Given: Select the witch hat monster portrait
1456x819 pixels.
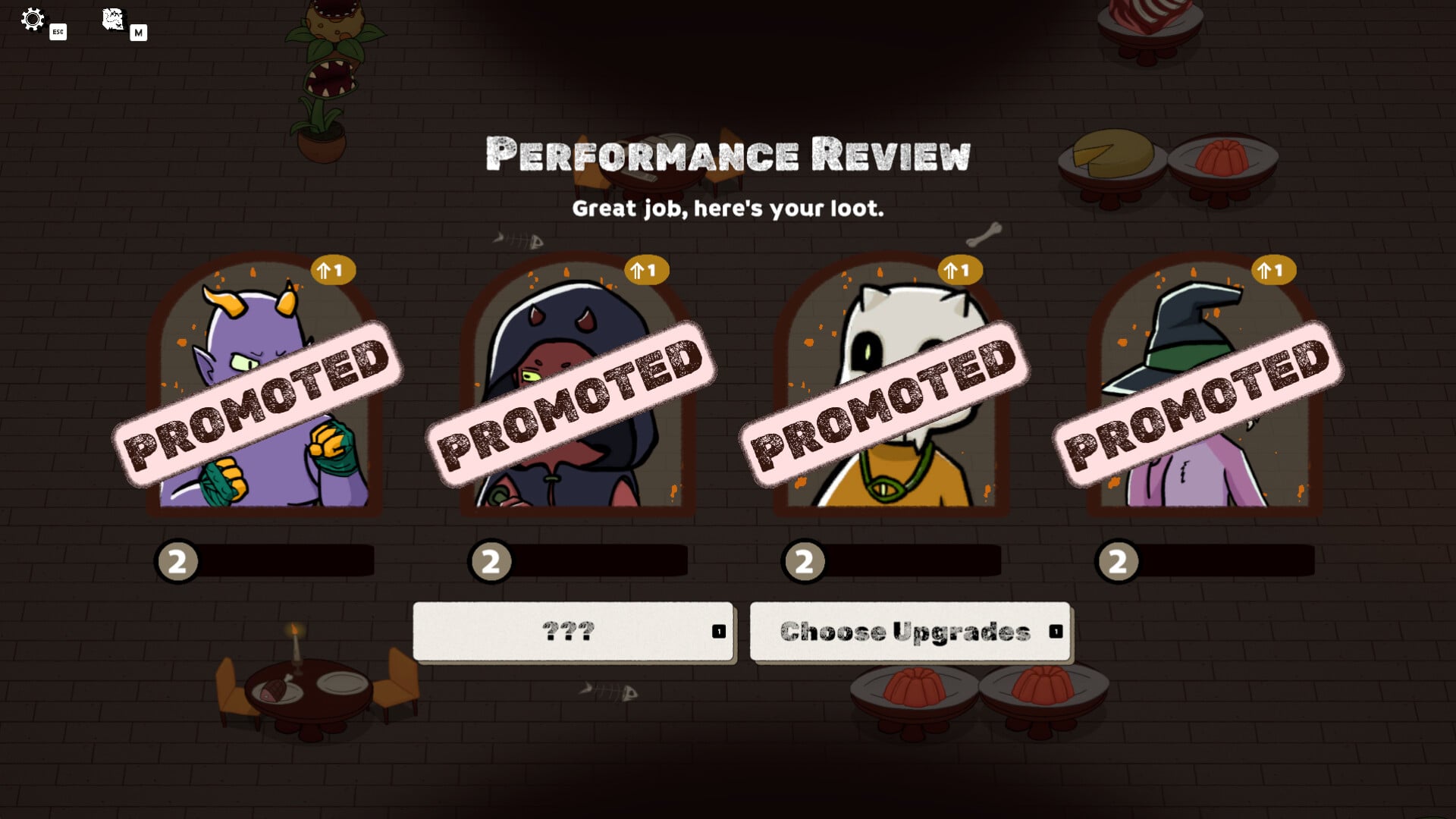Looking at the screenshot, I should click(1204, 387).
